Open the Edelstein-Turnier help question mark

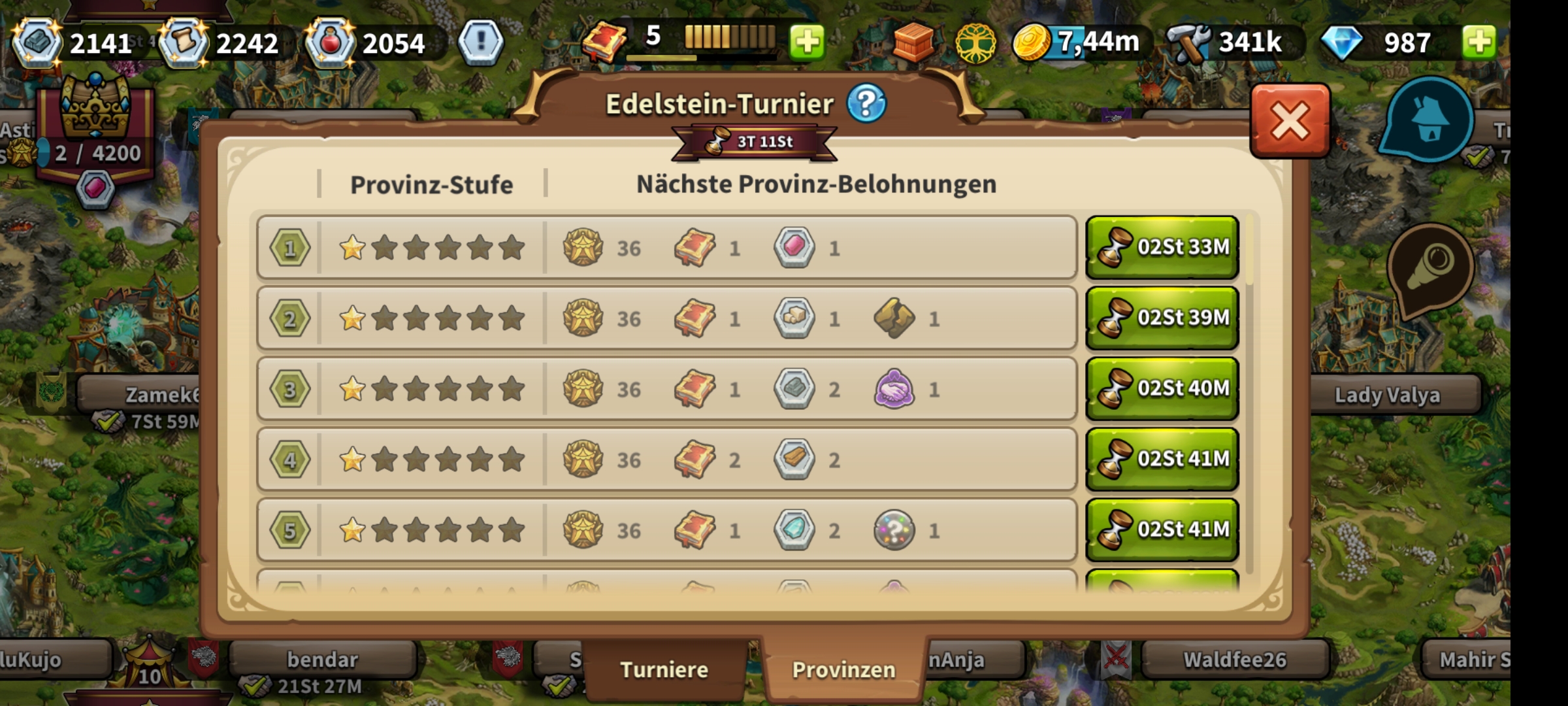[866, 103]
